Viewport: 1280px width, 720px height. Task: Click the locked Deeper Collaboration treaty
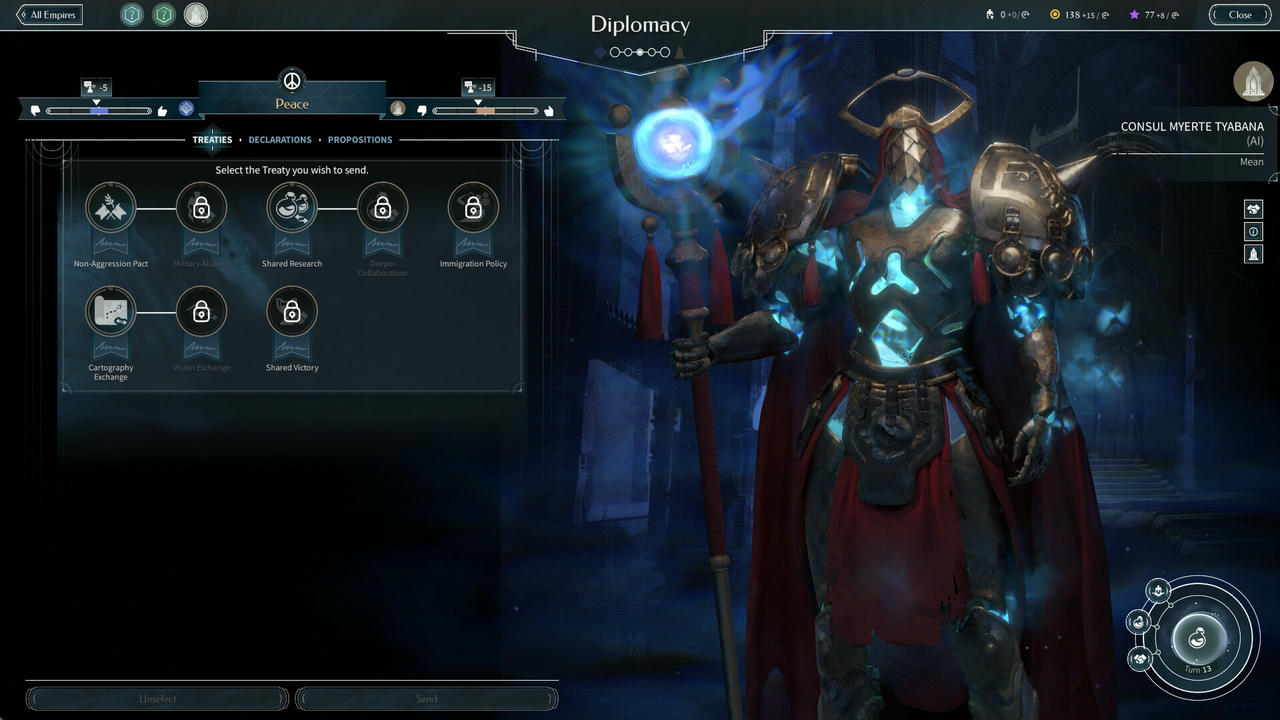point(382,207)
